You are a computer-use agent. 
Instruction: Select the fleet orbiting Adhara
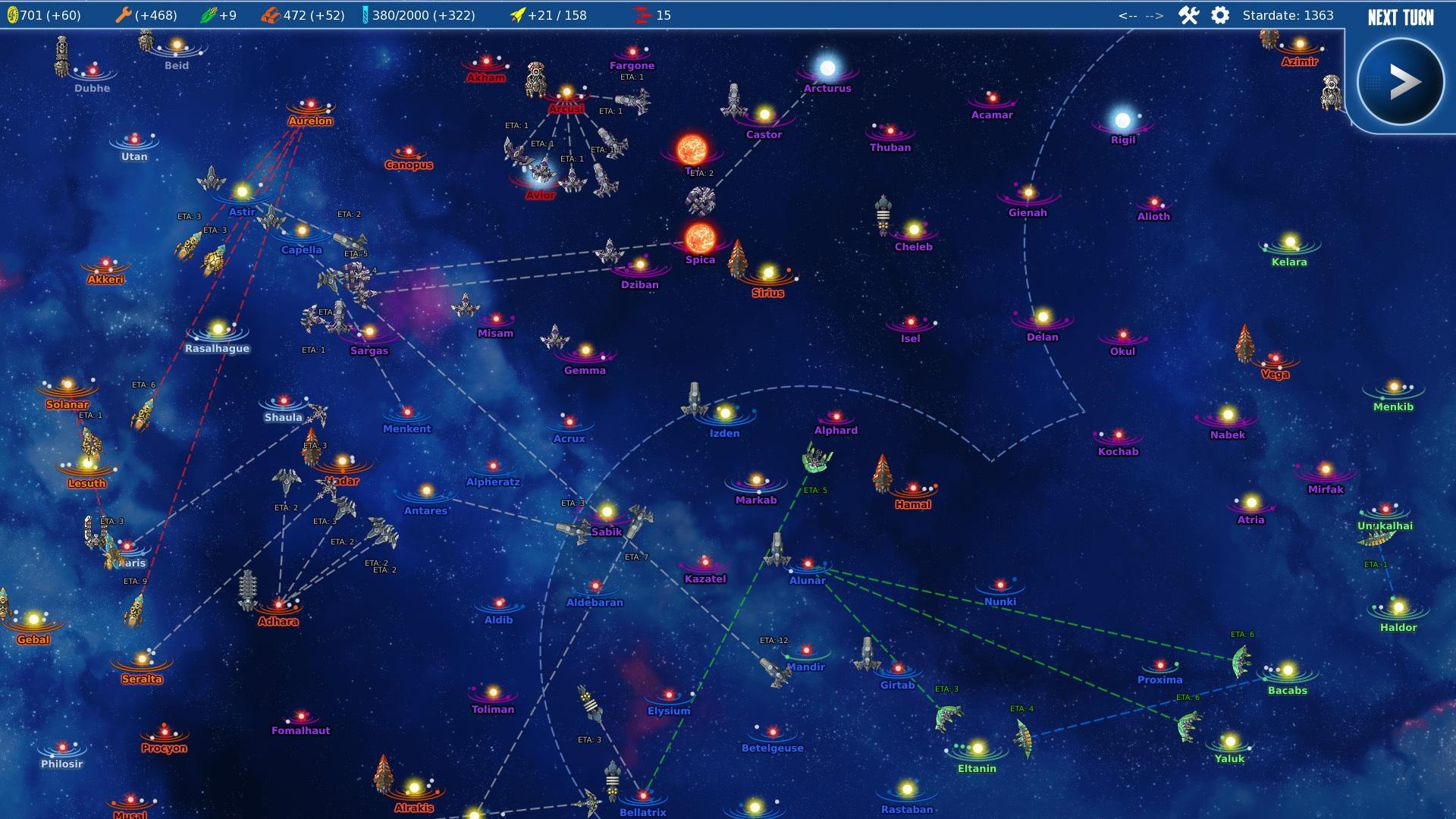pyautogui.click(x=249, y=588)
